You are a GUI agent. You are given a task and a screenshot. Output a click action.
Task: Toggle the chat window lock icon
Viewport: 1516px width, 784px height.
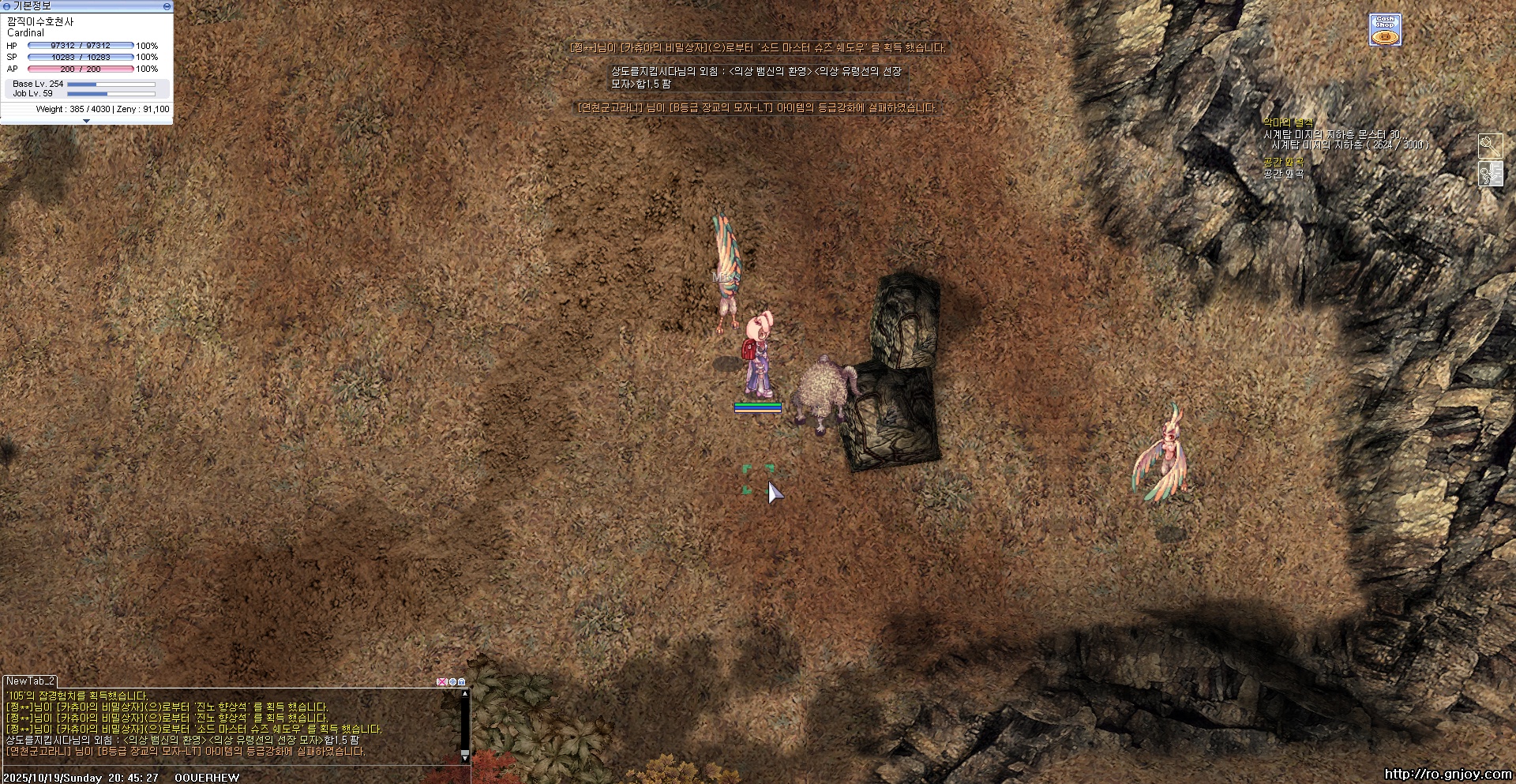[x=462, y=682]
